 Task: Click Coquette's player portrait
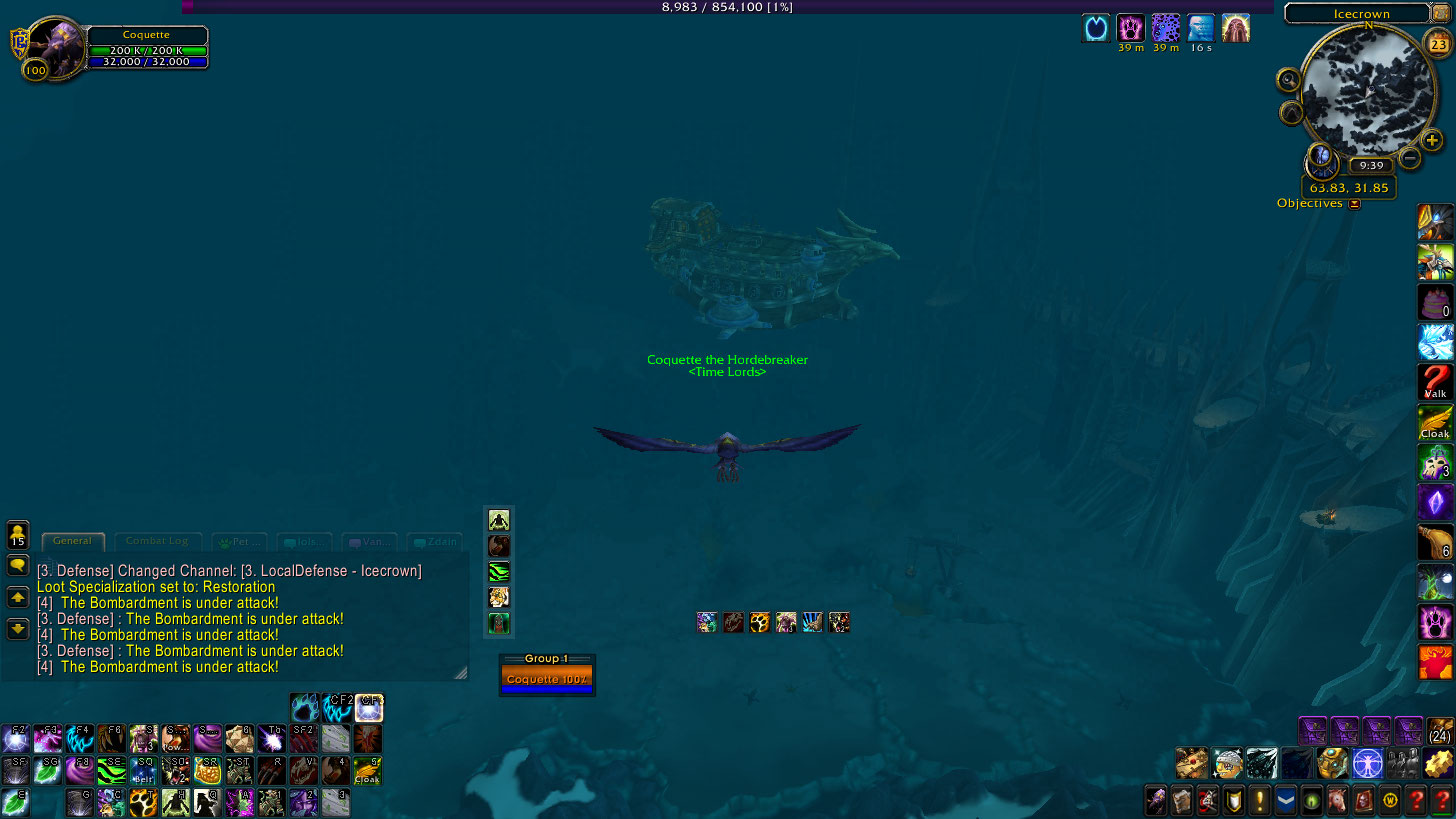pyautogui.click(x=55, y=45)
